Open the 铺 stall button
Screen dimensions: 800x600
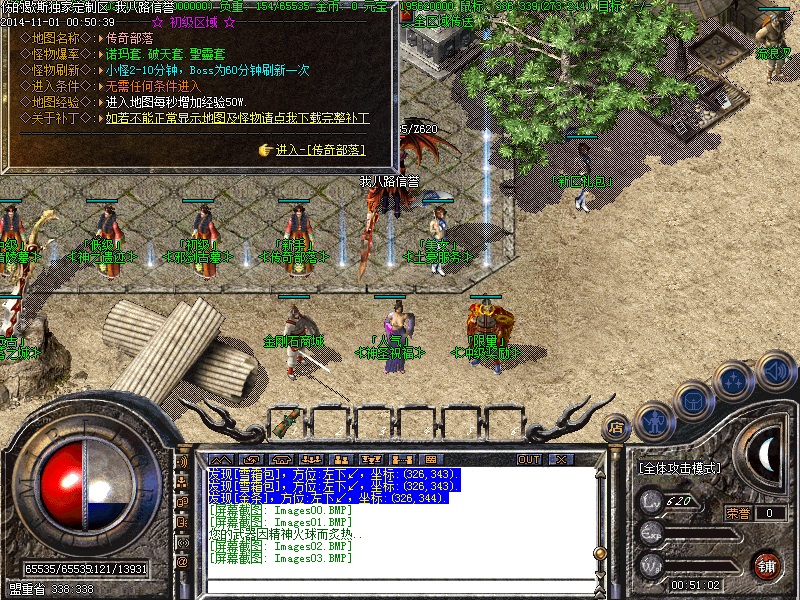(x=766, y=565)
